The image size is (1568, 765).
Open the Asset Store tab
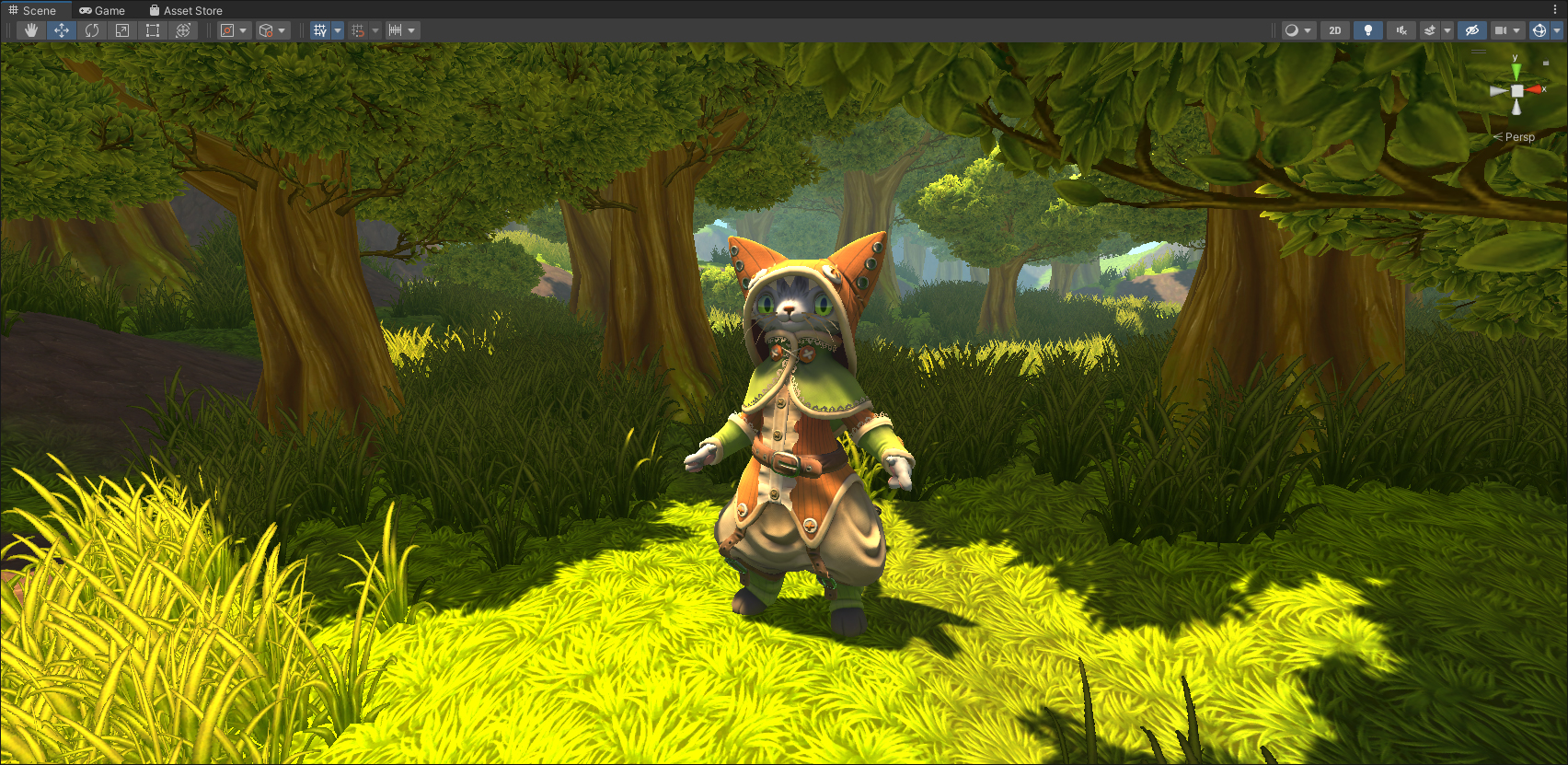click(x=185, y=10)
